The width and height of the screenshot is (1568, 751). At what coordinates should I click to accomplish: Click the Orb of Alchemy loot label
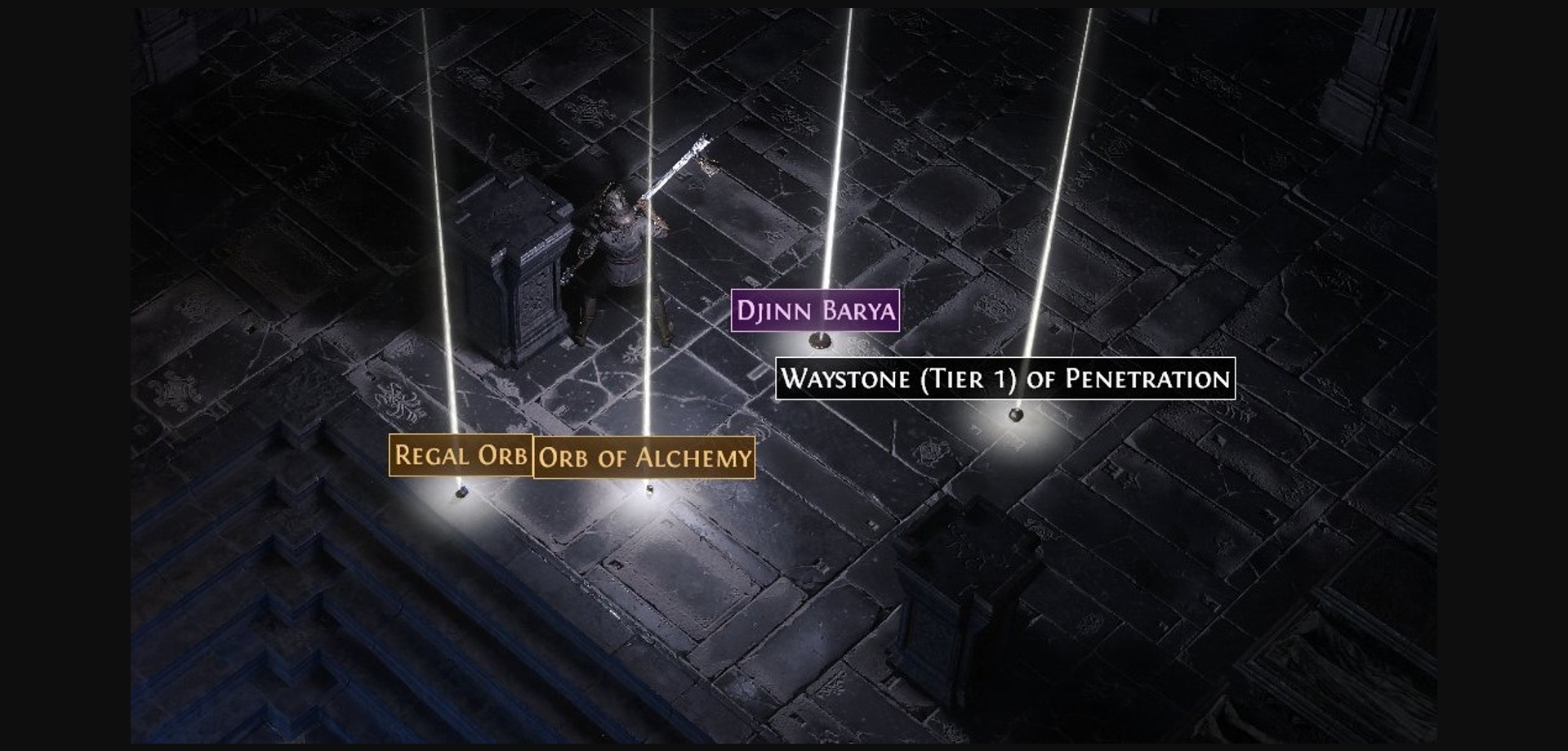pyautogui.click(x=644, y=458)
